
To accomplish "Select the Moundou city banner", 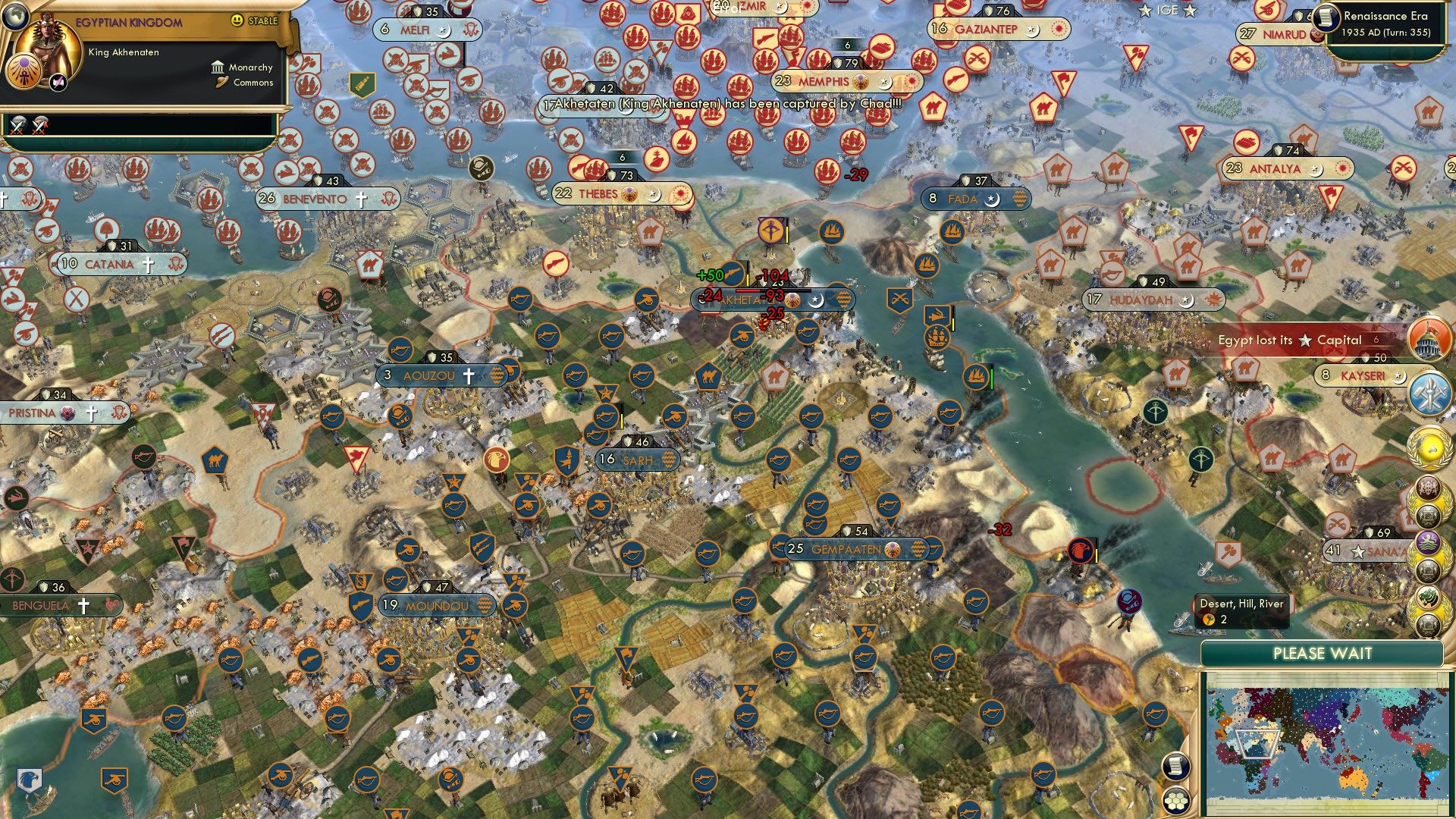I will pos(436,606).
